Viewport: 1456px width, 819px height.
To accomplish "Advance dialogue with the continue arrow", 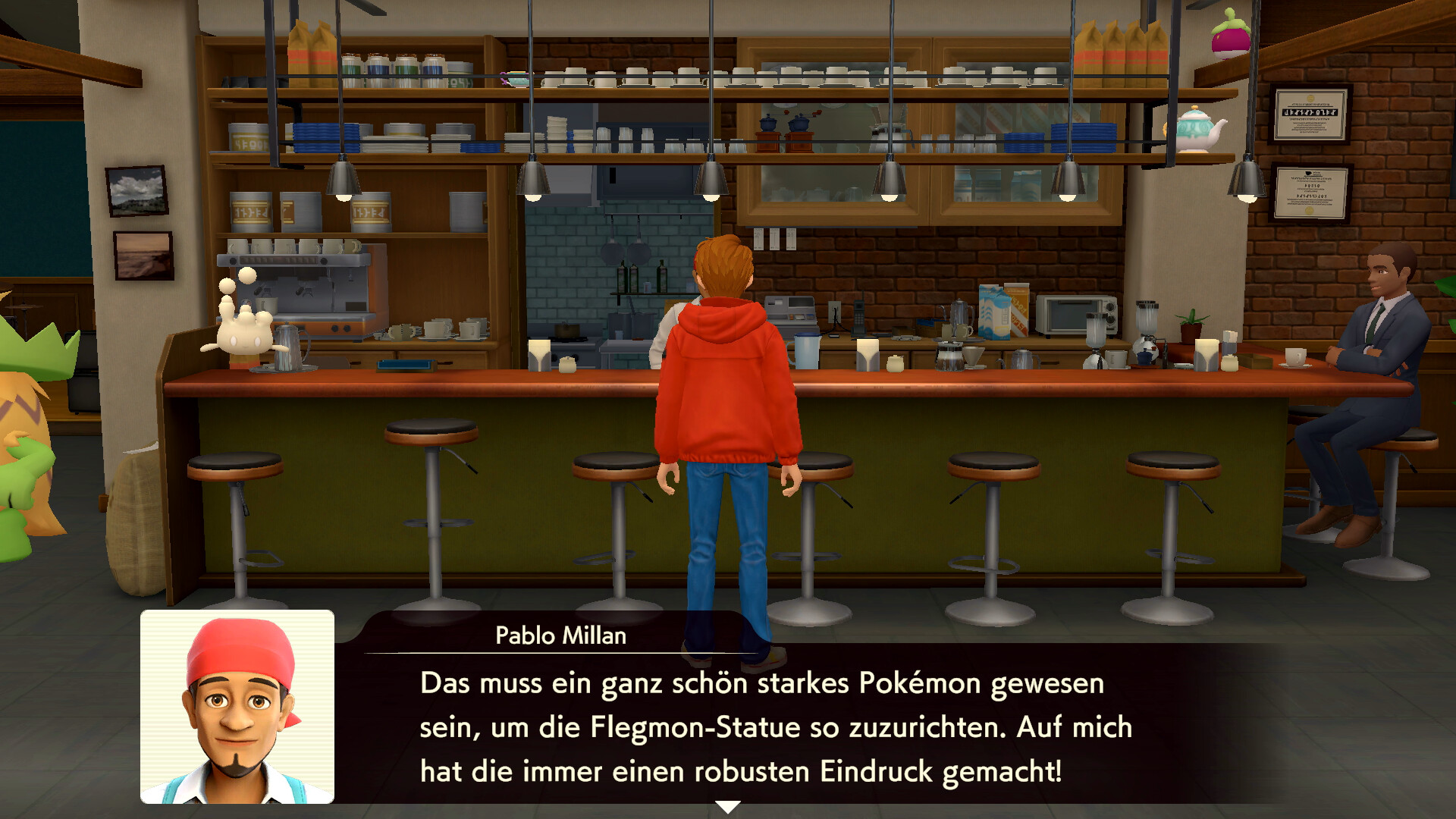I will pos(730,808).
